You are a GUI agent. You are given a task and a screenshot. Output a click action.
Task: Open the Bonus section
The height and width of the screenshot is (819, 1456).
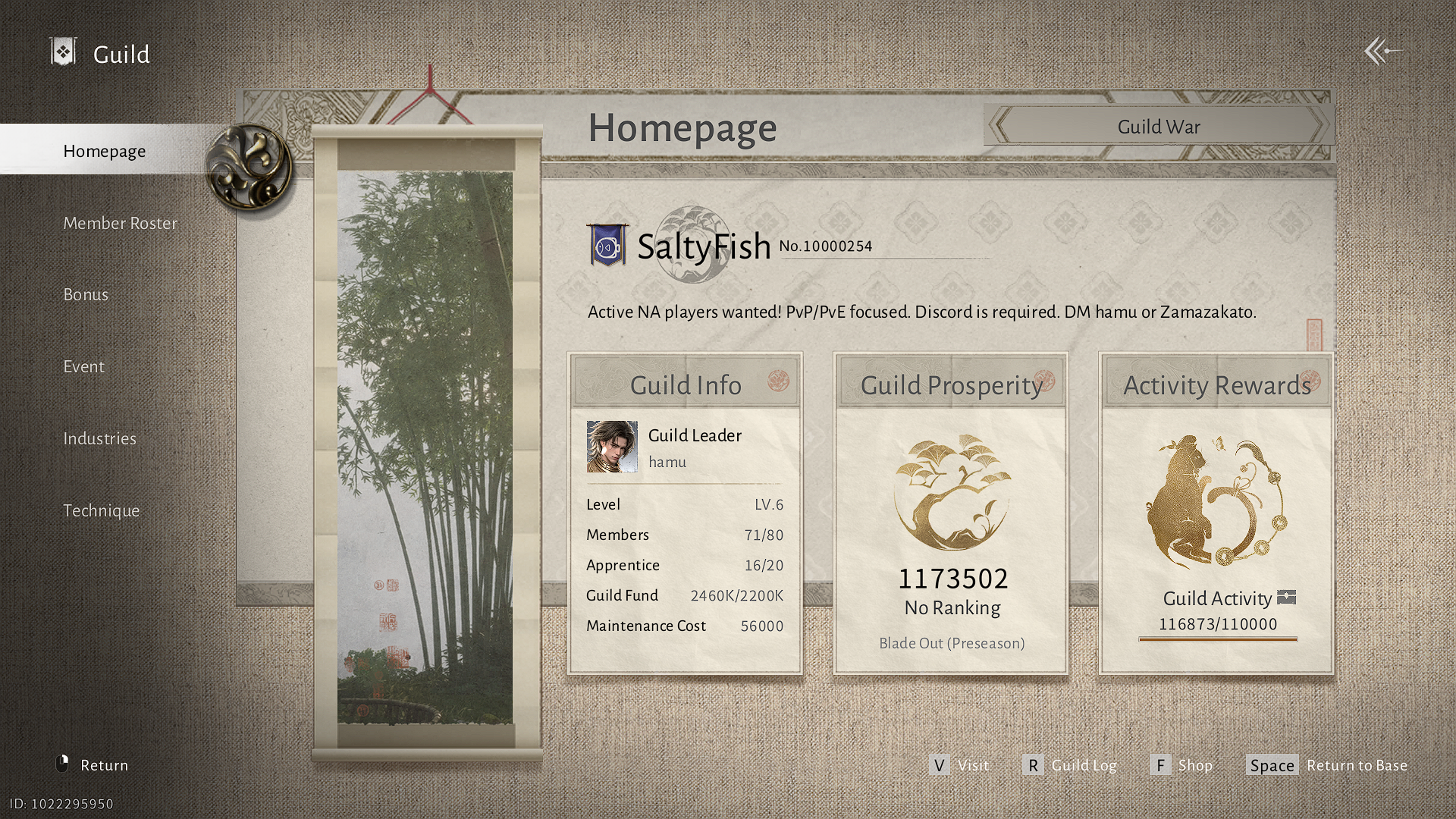pyautogui.click(x=86, y=294)
